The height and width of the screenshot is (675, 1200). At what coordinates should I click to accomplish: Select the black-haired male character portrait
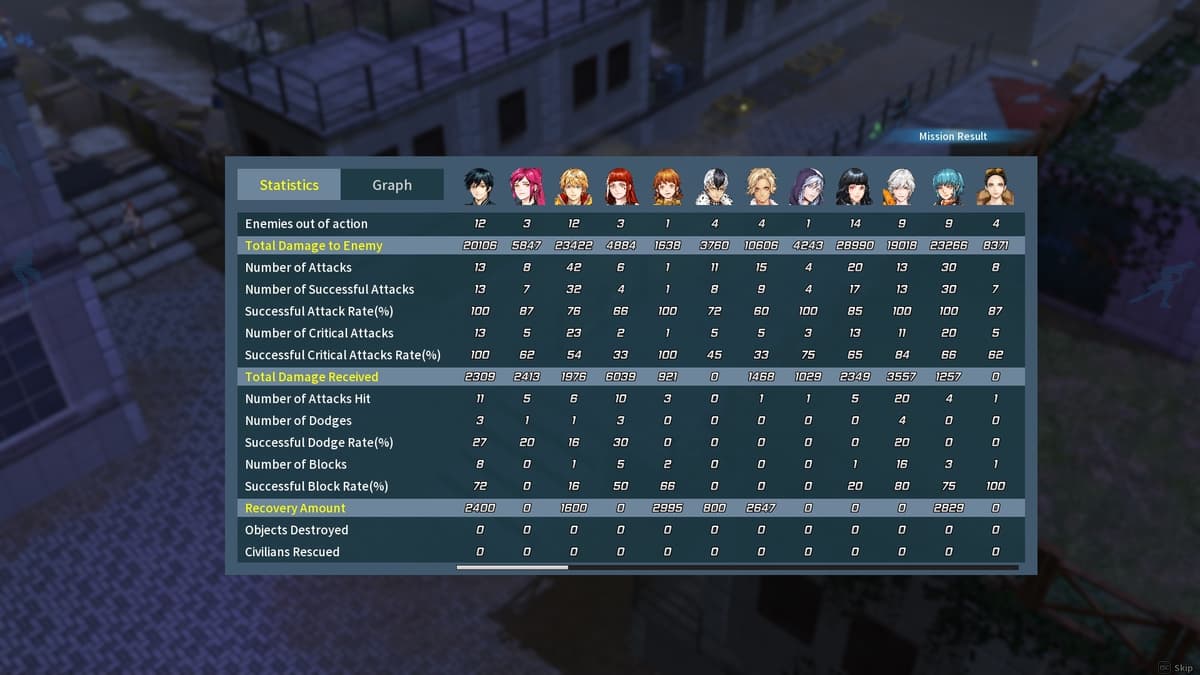pyautogui.click(x=480, y=187)
